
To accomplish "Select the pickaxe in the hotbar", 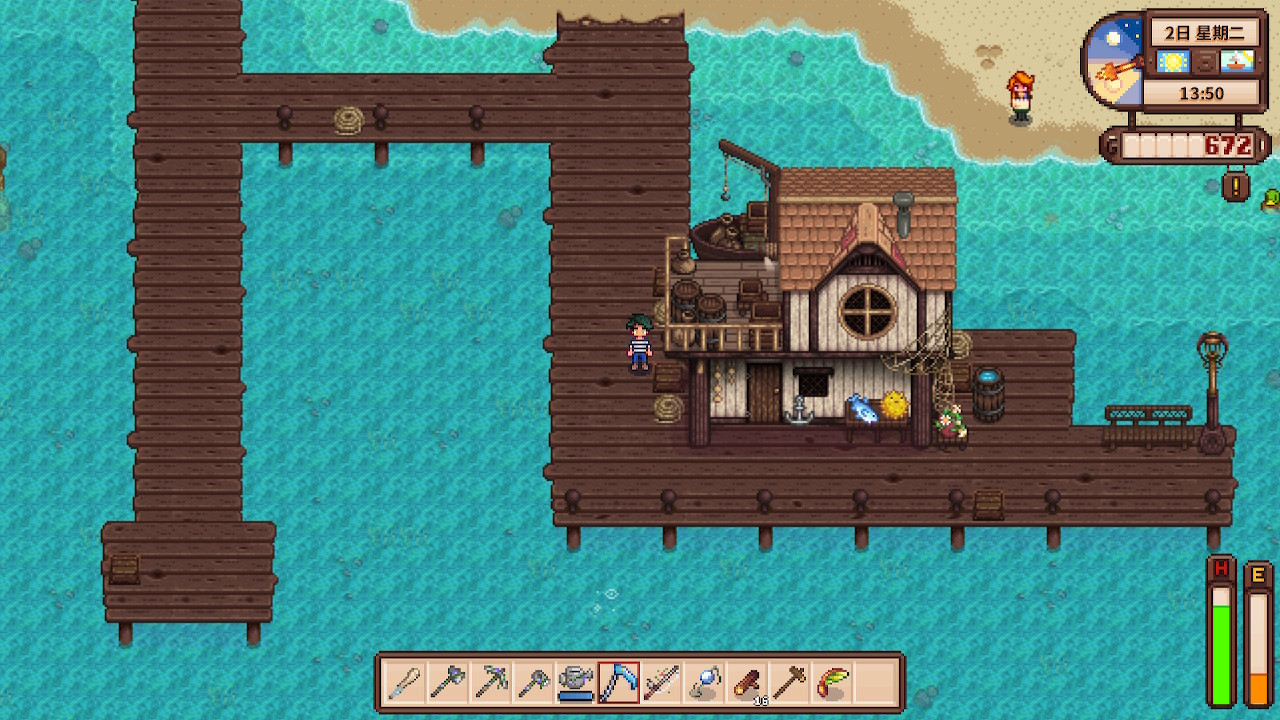I will coord(490,683).
